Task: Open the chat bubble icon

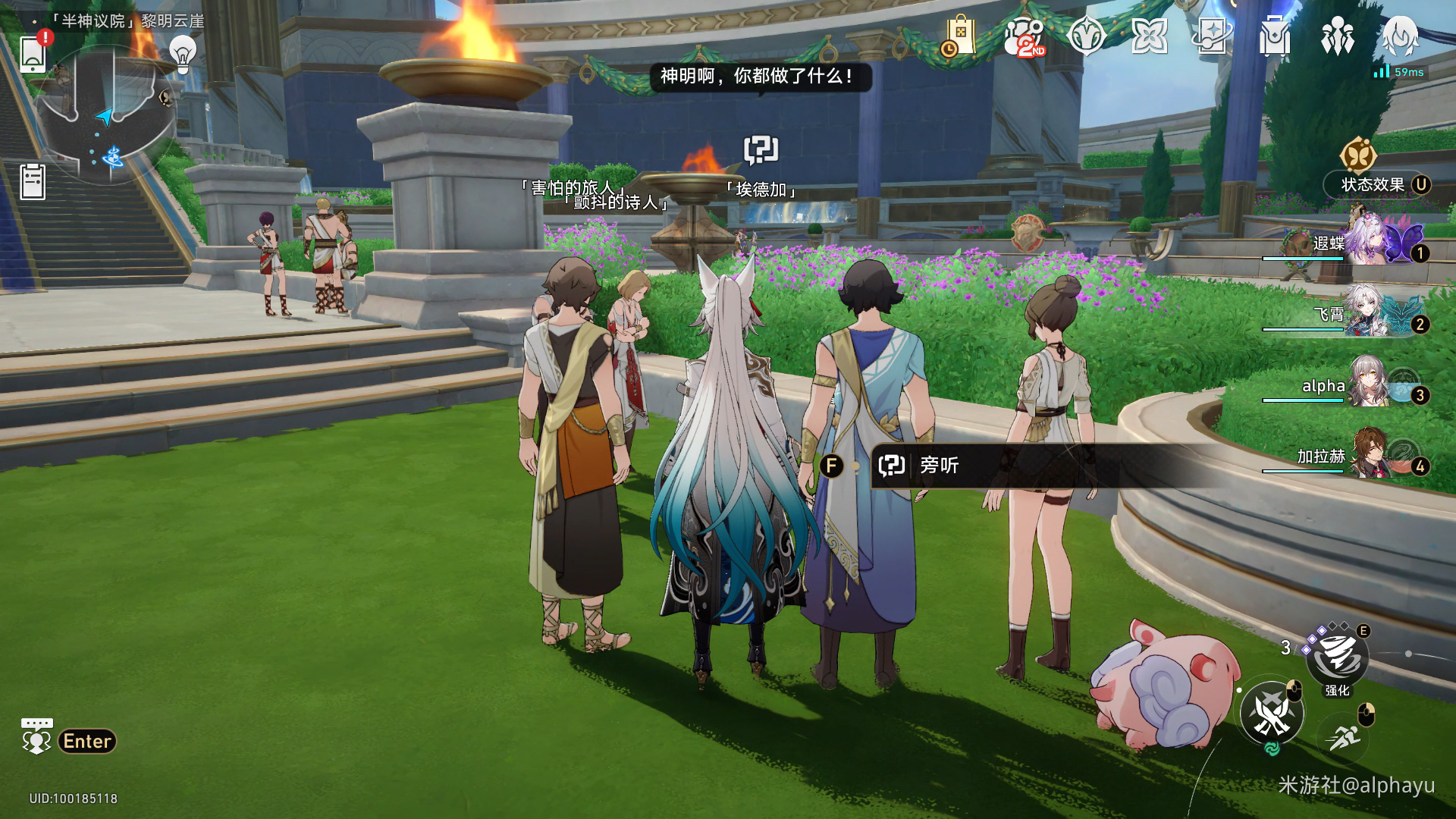Action: [36, 736]
